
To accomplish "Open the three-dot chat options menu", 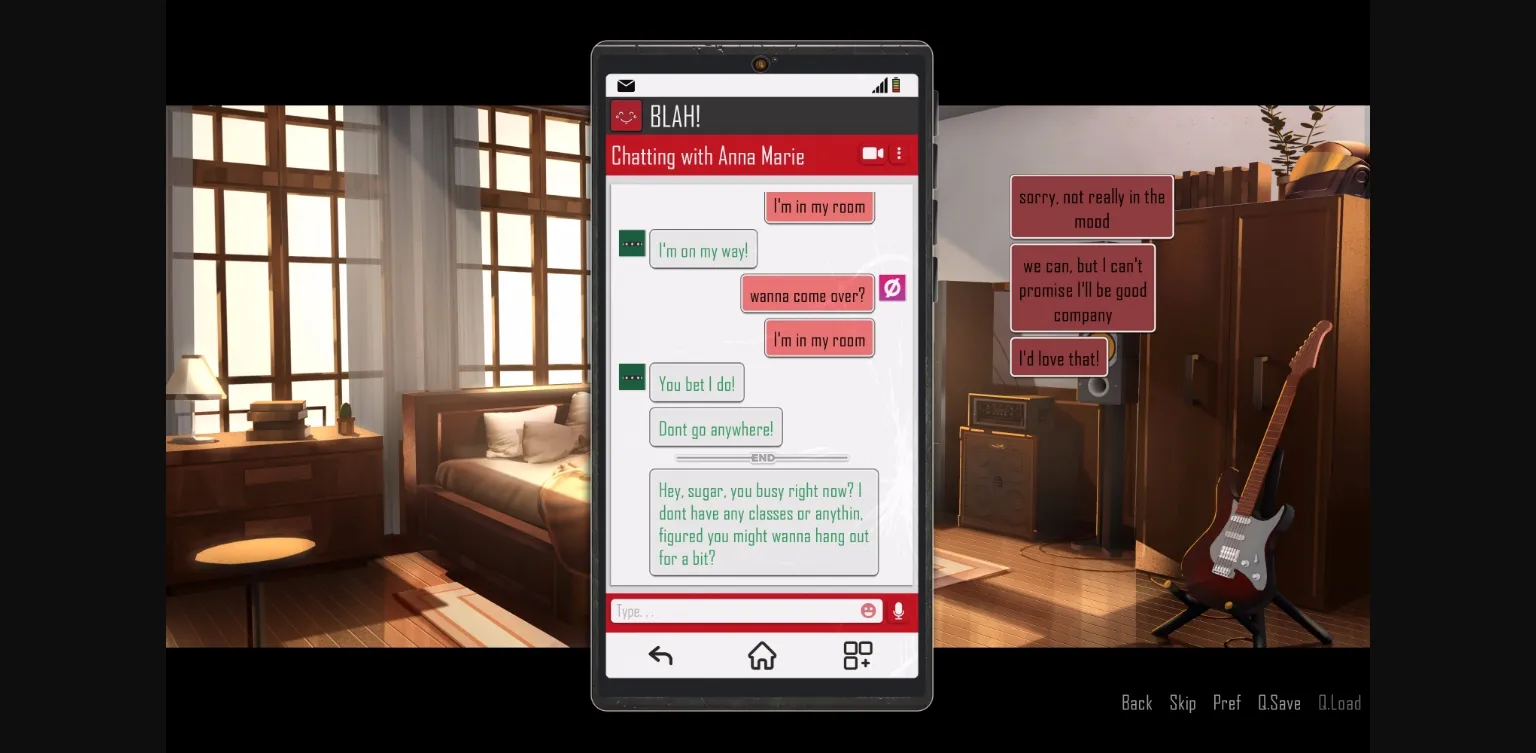I will coord(898,153).
